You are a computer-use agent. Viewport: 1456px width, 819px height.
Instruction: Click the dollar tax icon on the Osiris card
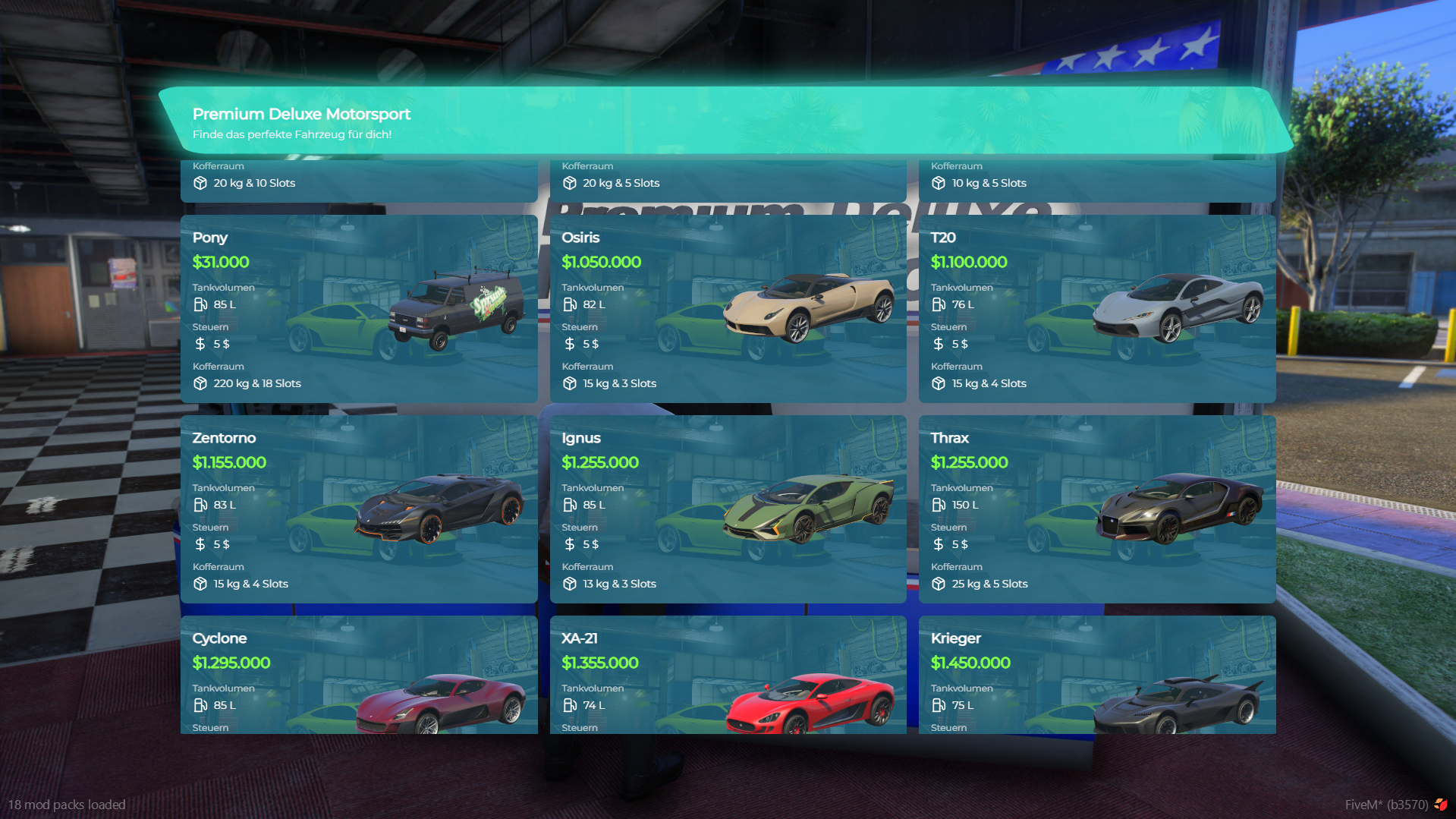[x=570, y=344]
